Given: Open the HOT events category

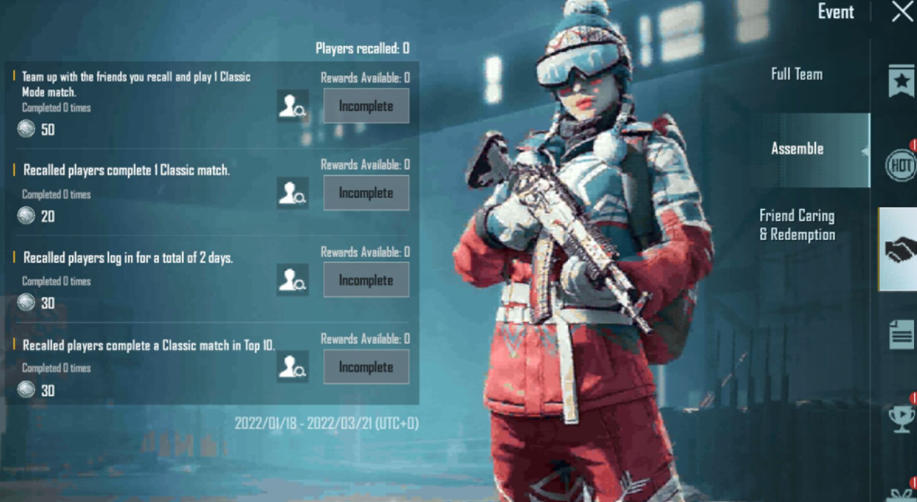Looking at the screenshot, I should [x=901, y=165].
